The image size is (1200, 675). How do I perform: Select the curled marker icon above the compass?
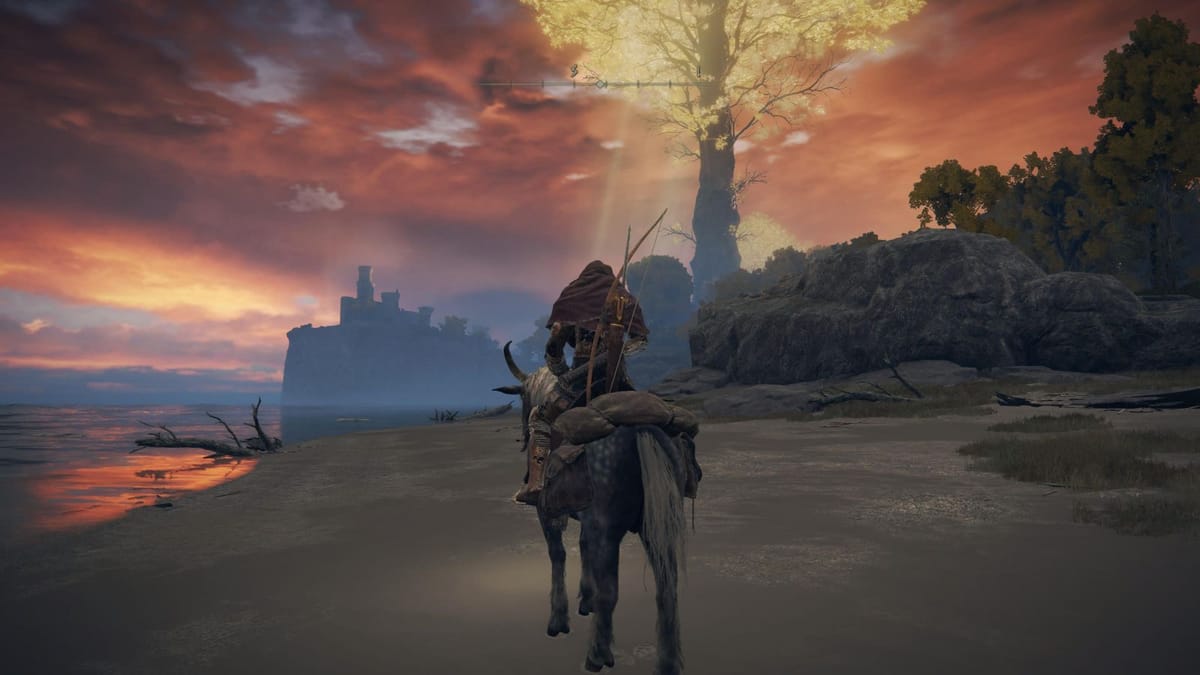(576, 71)
